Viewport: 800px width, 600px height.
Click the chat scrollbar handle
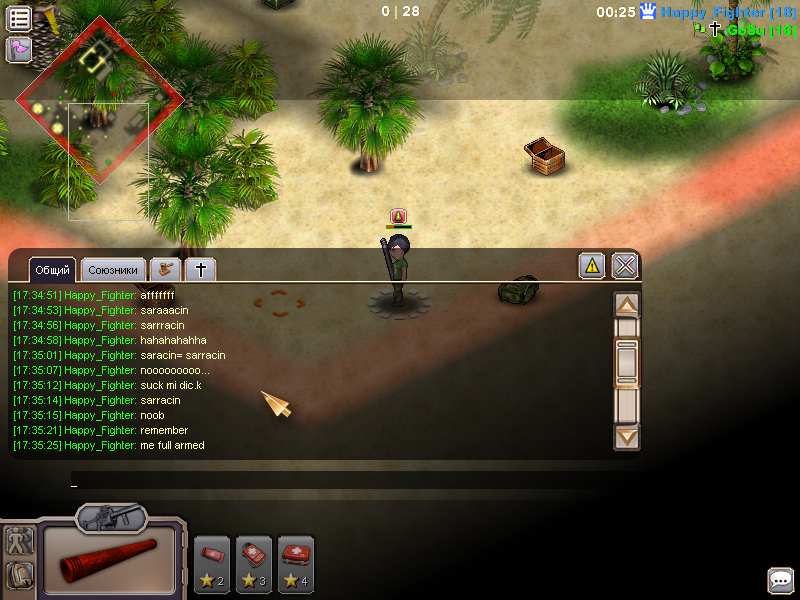click(627, 362)
